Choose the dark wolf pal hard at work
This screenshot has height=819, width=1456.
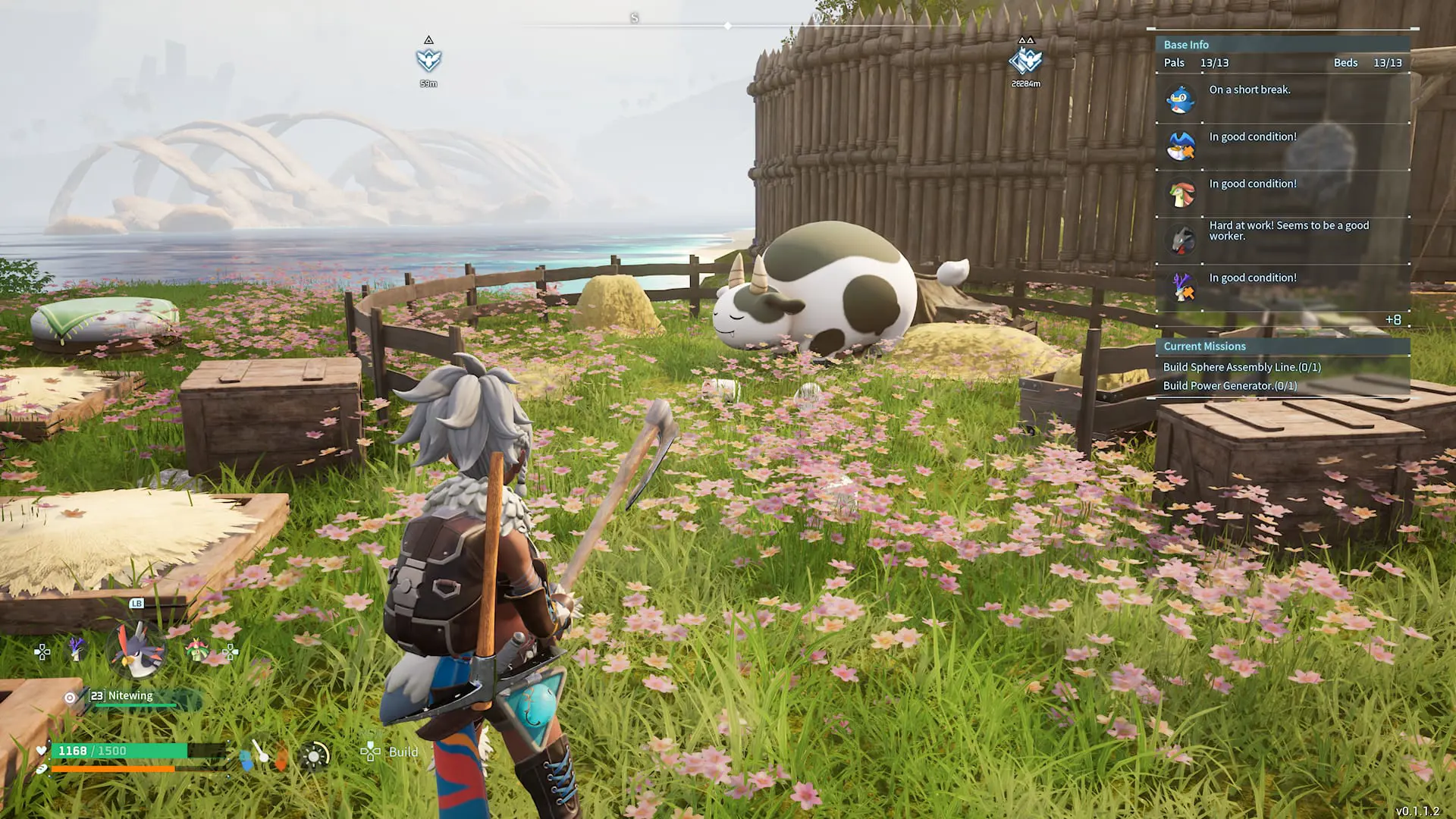pos(1282,240)
